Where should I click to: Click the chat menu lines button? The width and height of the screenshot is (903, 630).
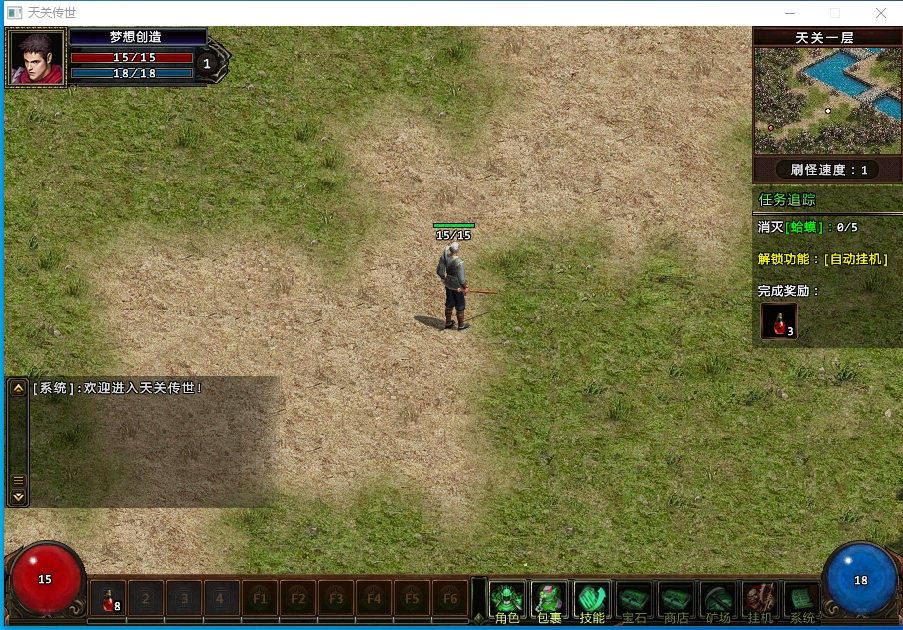18,480
